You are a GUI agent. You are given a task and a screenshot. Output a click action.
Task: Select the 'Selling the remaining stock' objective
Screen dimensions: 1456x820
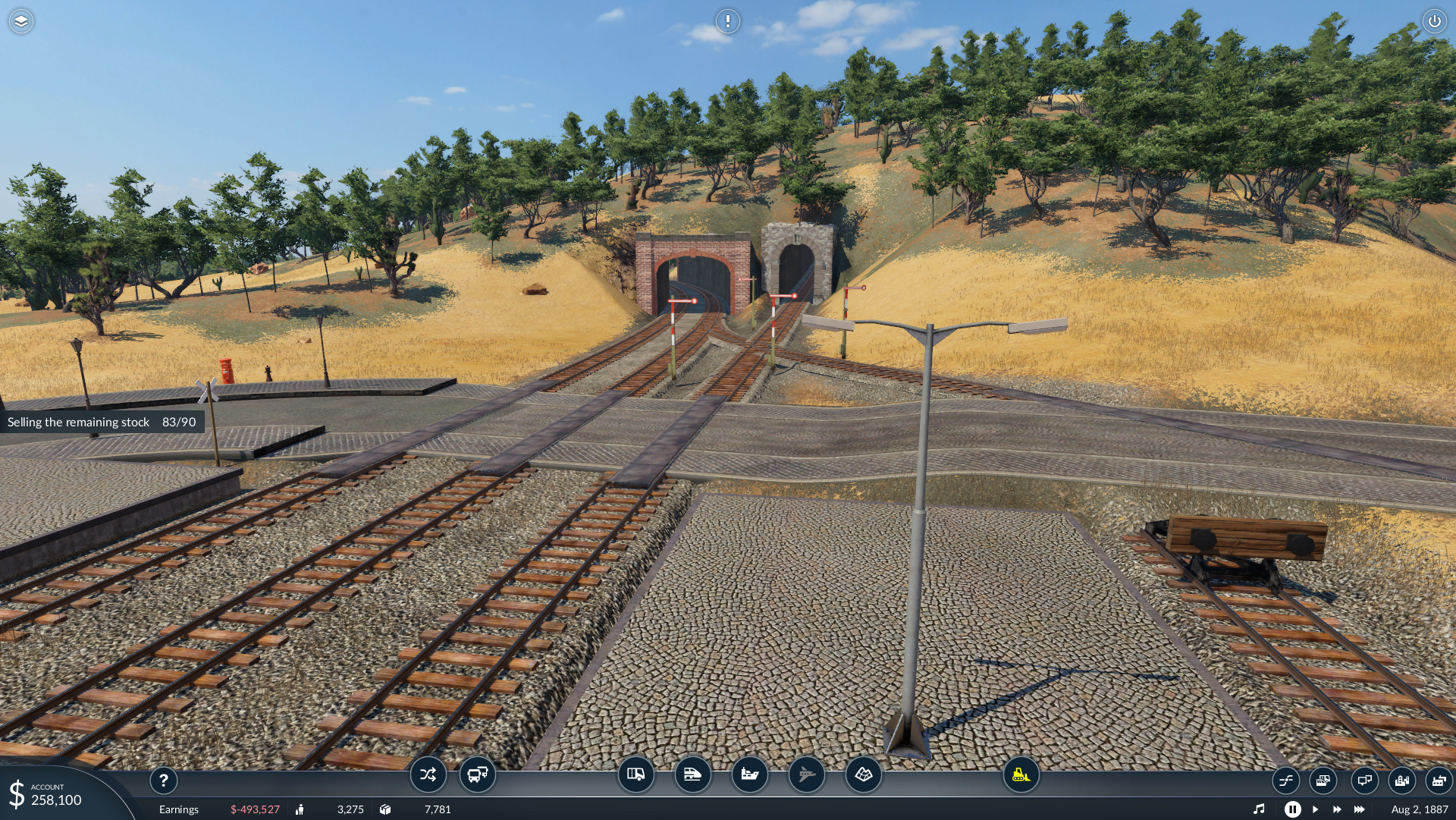click(102, 422)
